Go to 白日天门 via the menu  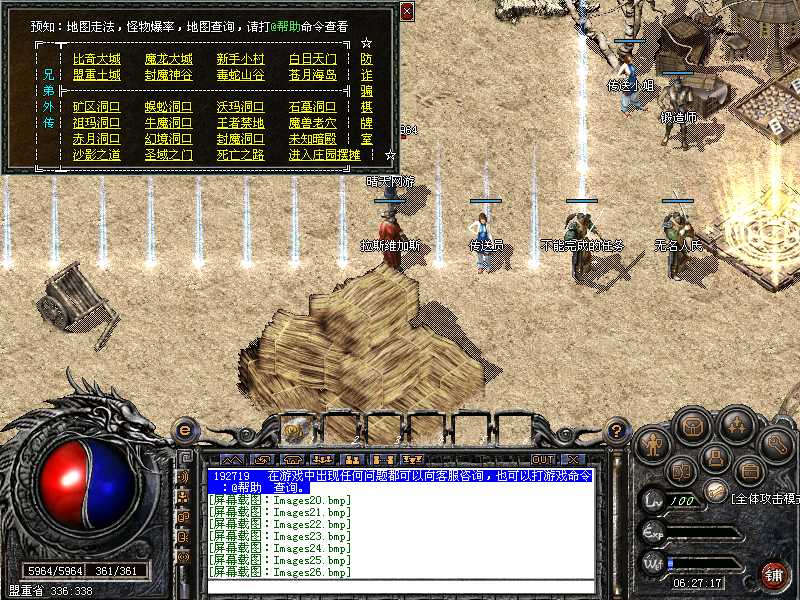coord(312,59)
